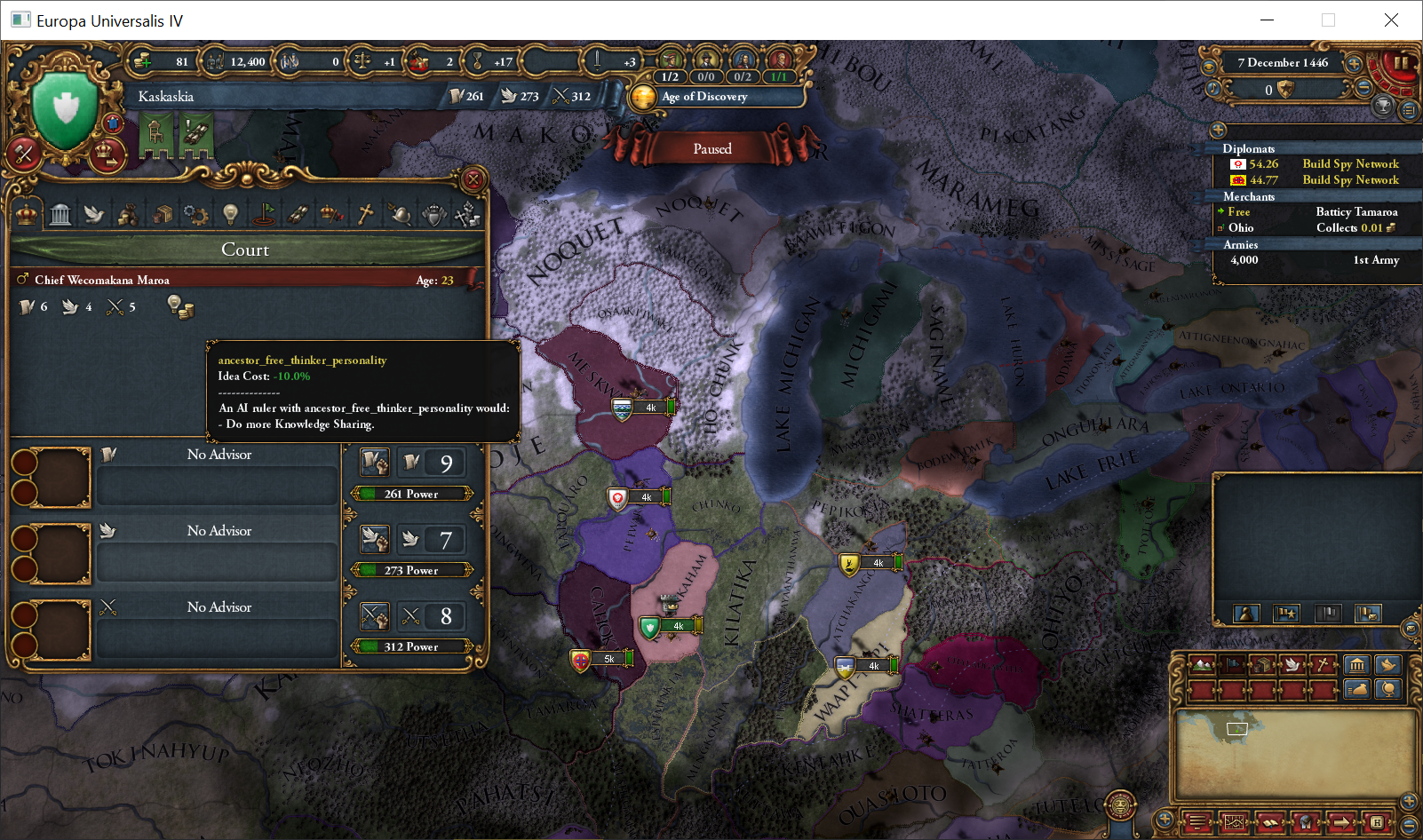
Task: Switch to the Religion tab with the cross
Action: tap(365, 214)
